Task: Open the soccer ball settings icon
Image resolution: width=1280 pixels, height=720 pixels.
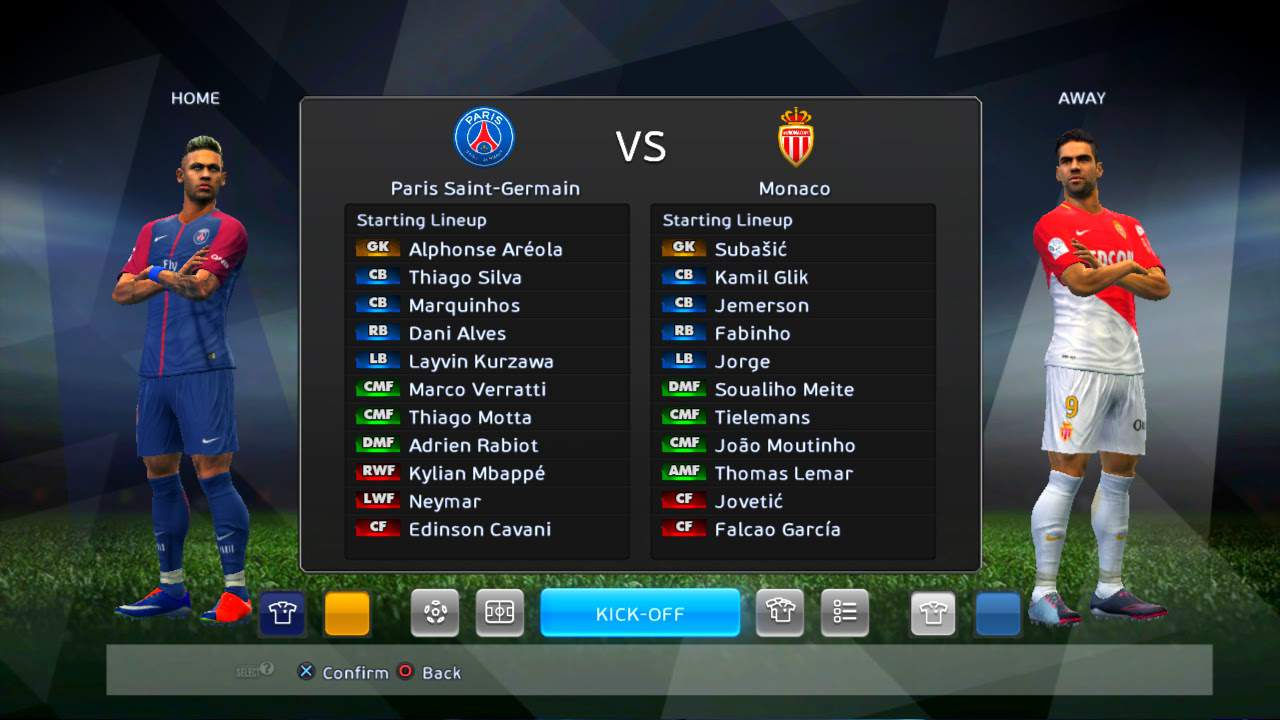Action: [x=435, y=613]
